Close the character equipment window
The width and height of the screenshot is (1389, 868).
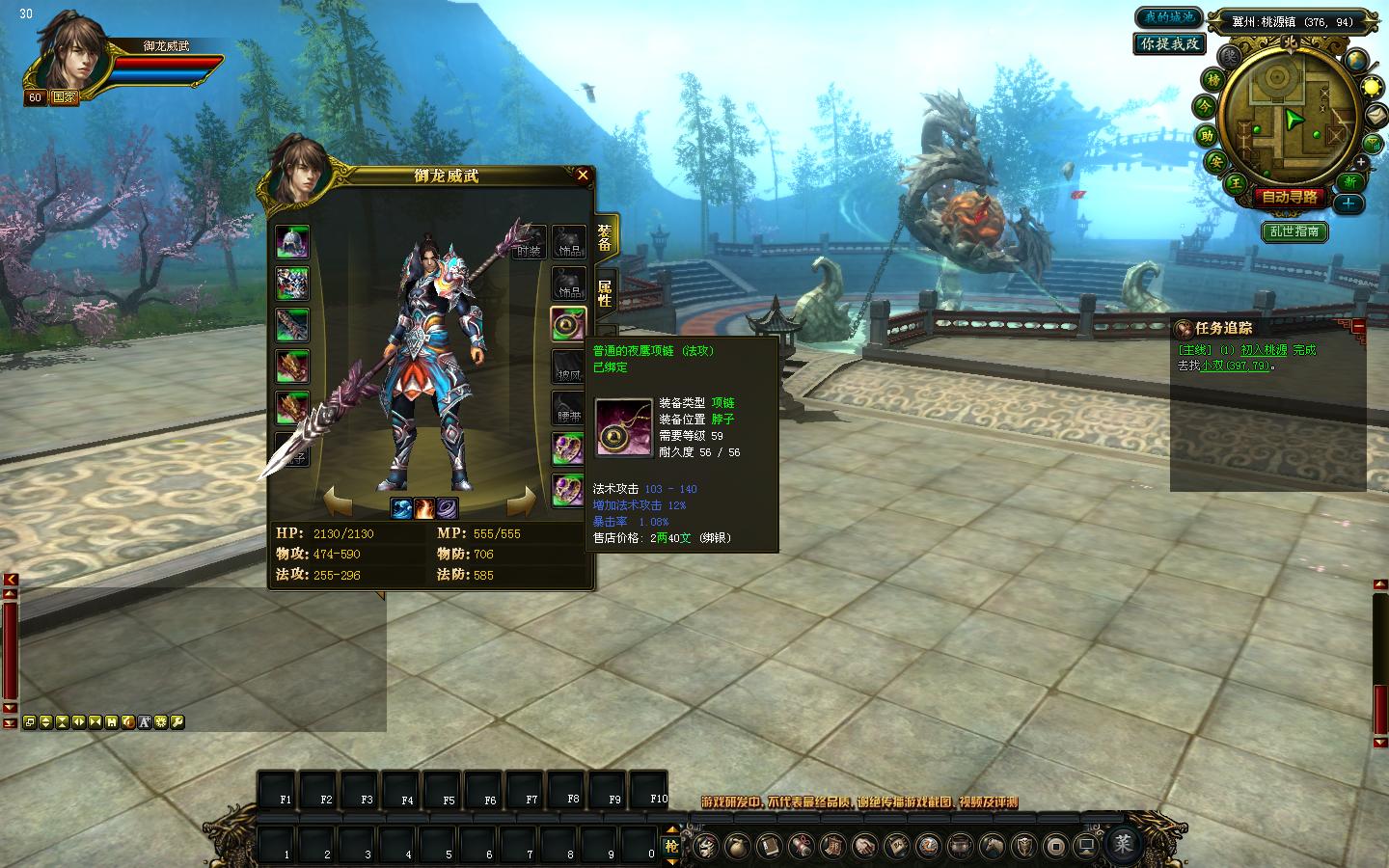(583, 175)
